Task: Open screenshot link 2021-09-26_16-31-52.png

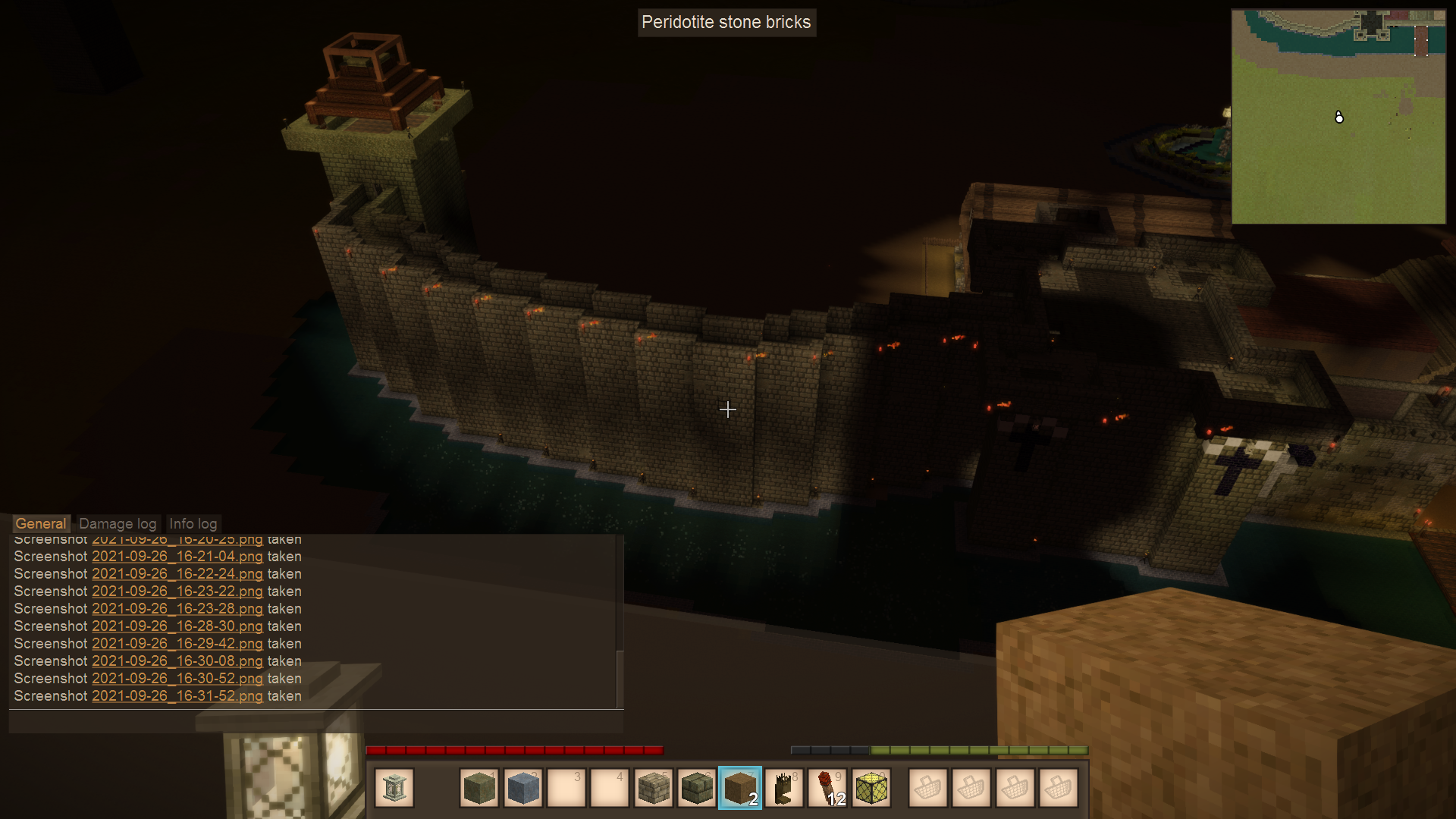Action: pyautogui.click(x=177, y=696)
